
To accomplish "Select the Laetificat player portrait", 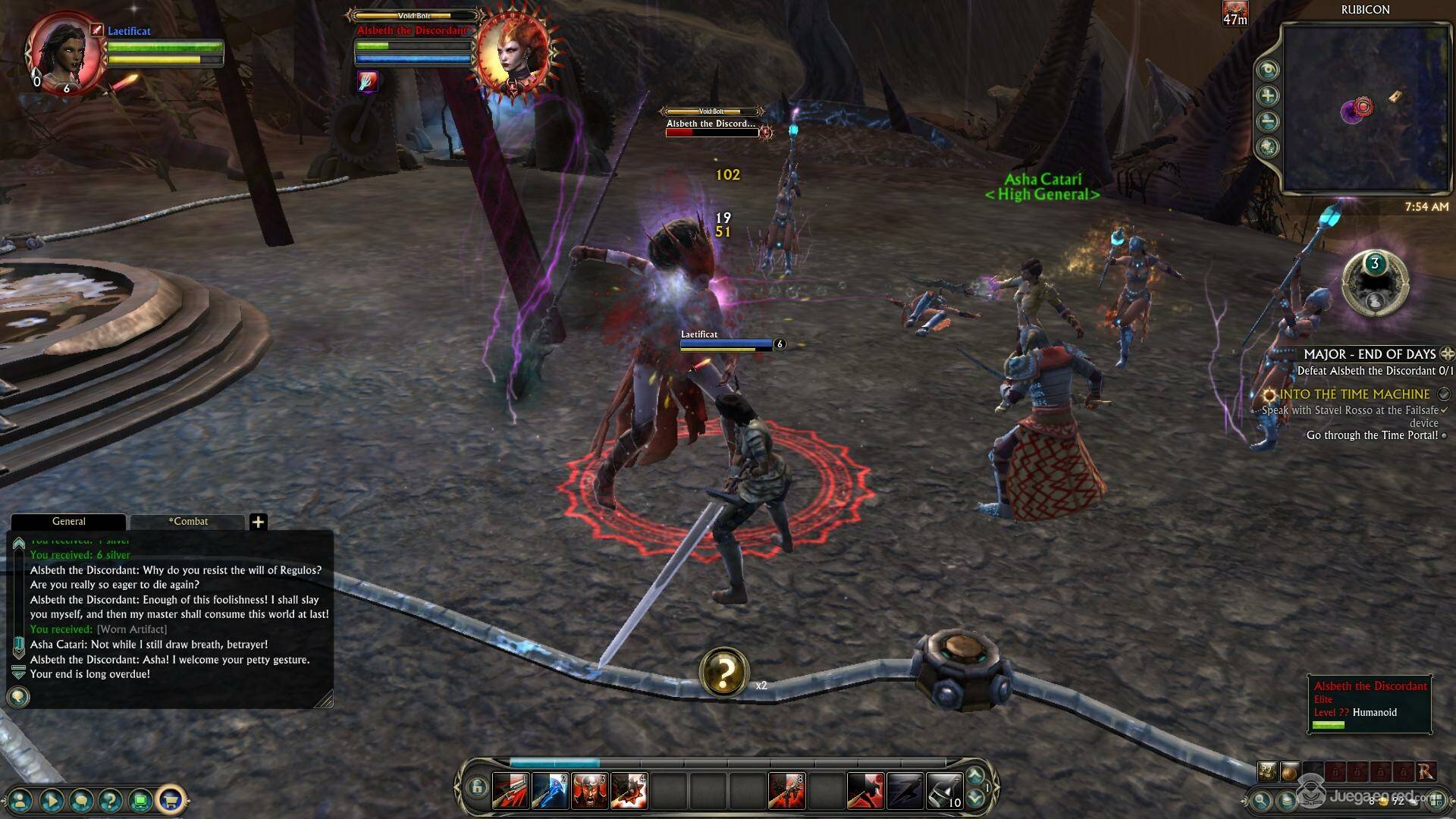I will click(x=65, y=55).
